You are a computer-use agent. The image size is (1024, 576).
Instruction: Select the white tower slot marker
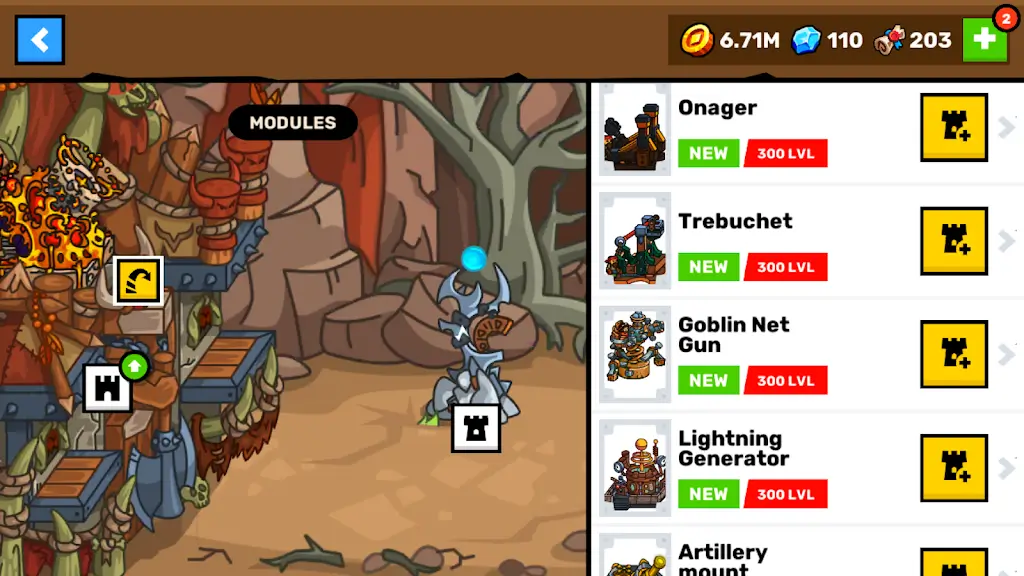pos(476,428)
